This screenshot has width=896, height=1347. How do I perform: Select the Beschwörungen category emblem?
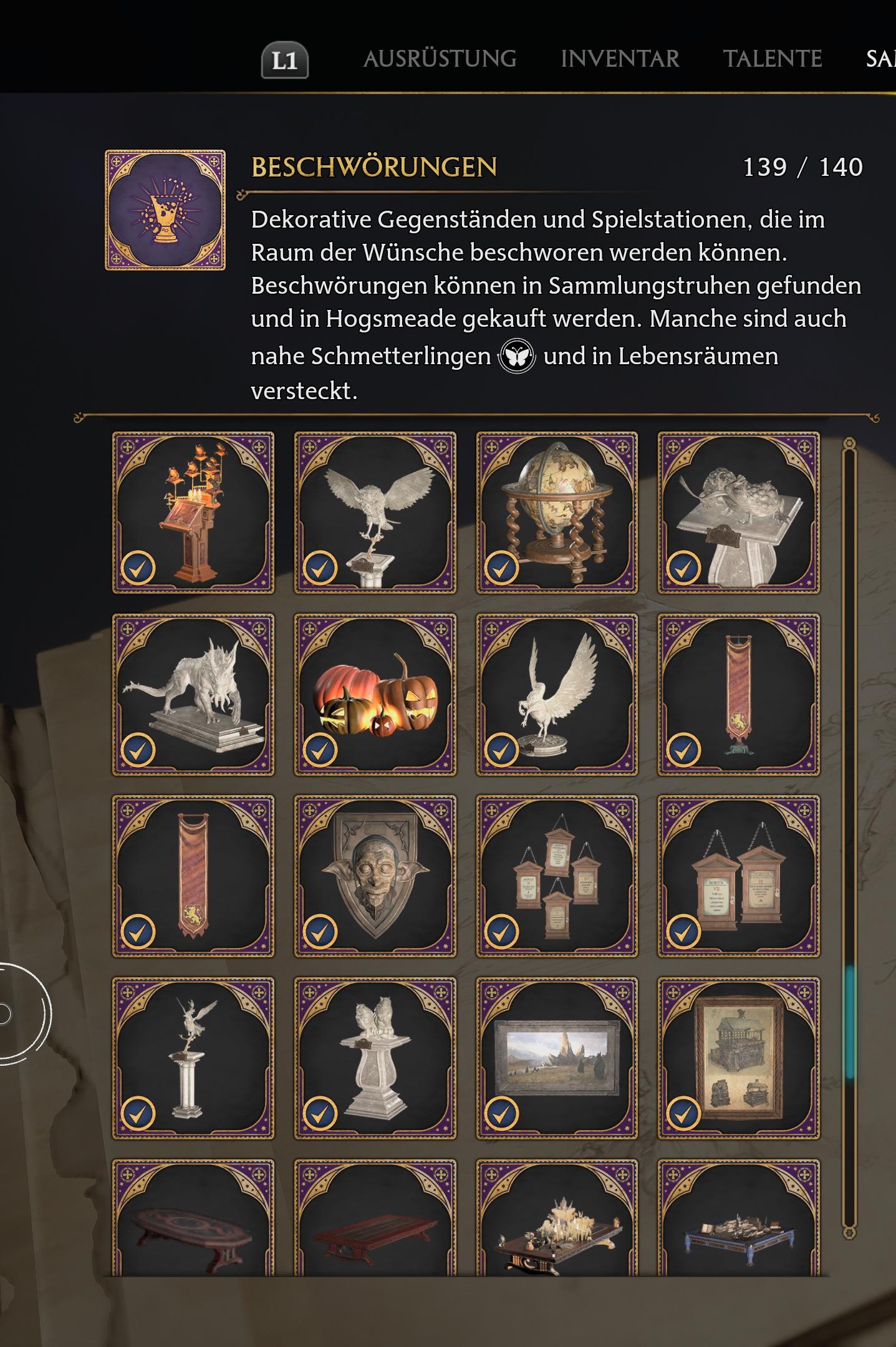(165, 210)
